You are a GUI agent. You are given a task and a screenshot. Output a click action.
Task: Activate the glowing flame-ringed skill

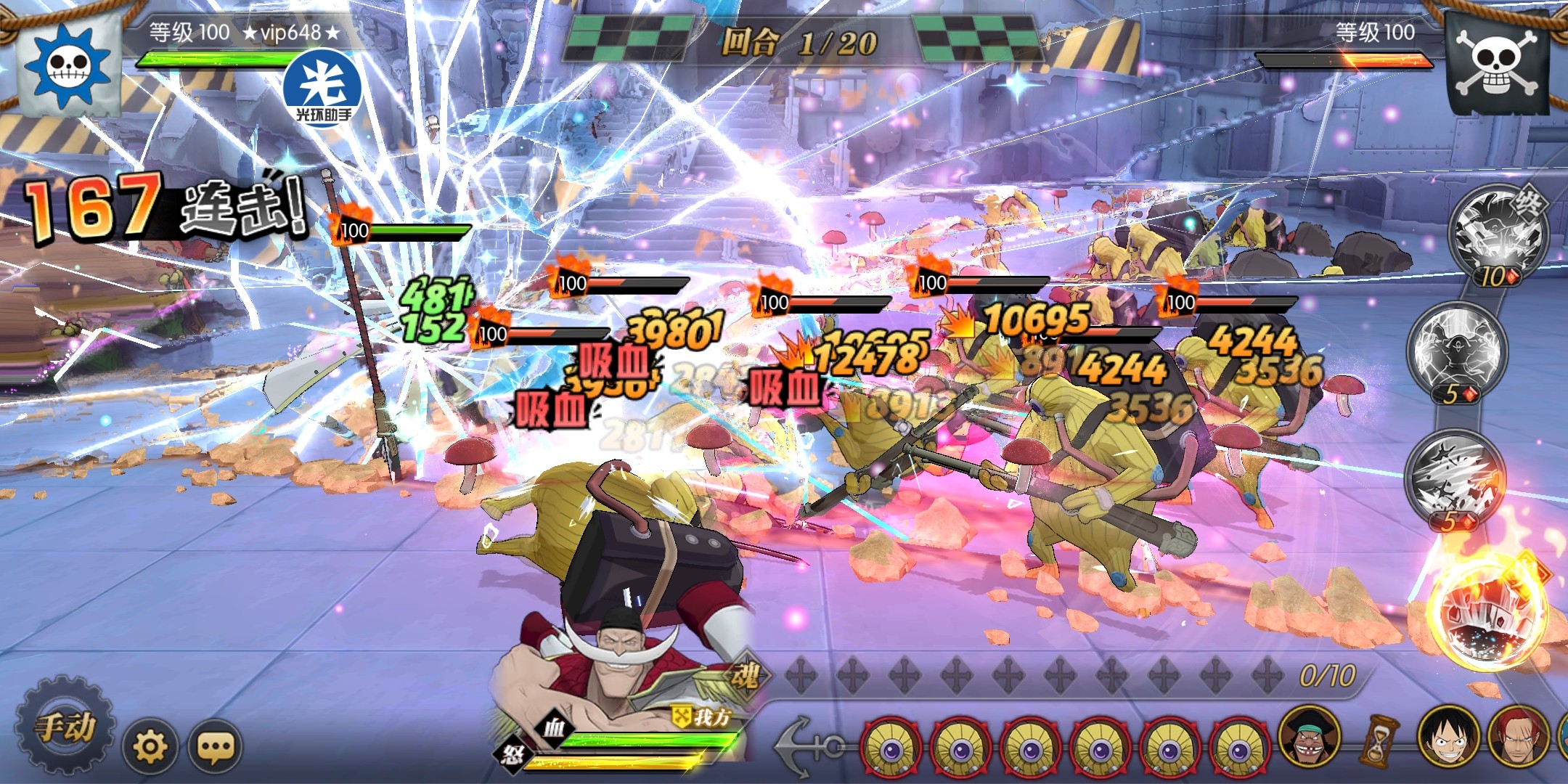coord(1488,617)
